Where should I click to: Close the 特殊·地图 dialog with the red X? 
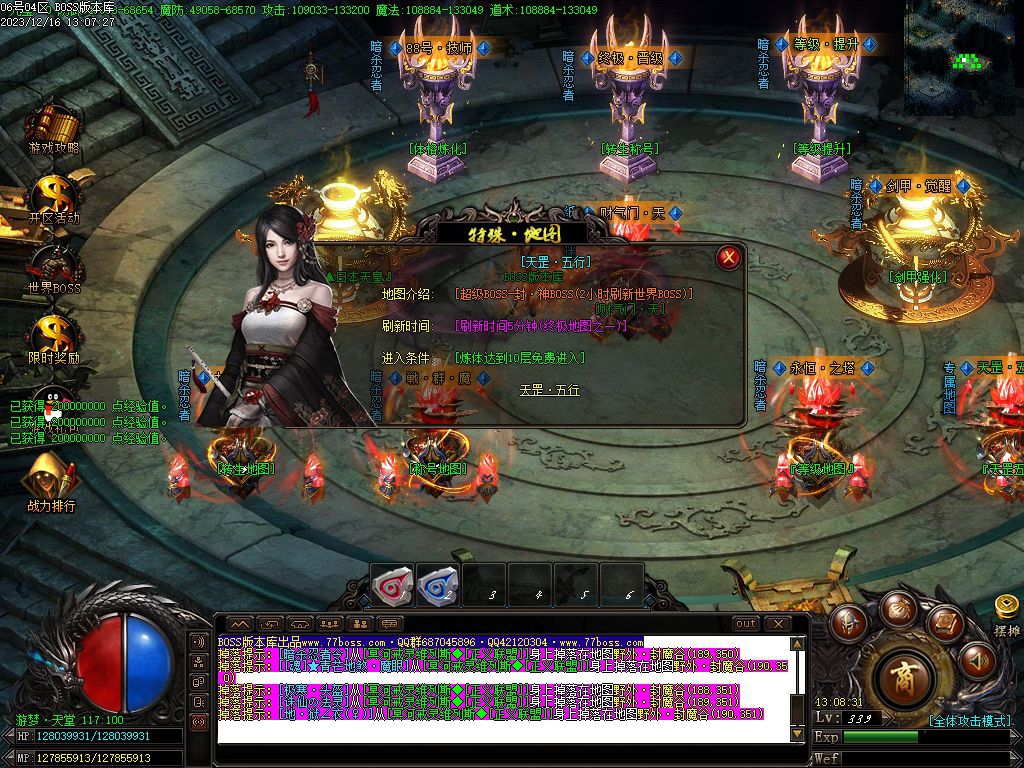tap(729, 258)
